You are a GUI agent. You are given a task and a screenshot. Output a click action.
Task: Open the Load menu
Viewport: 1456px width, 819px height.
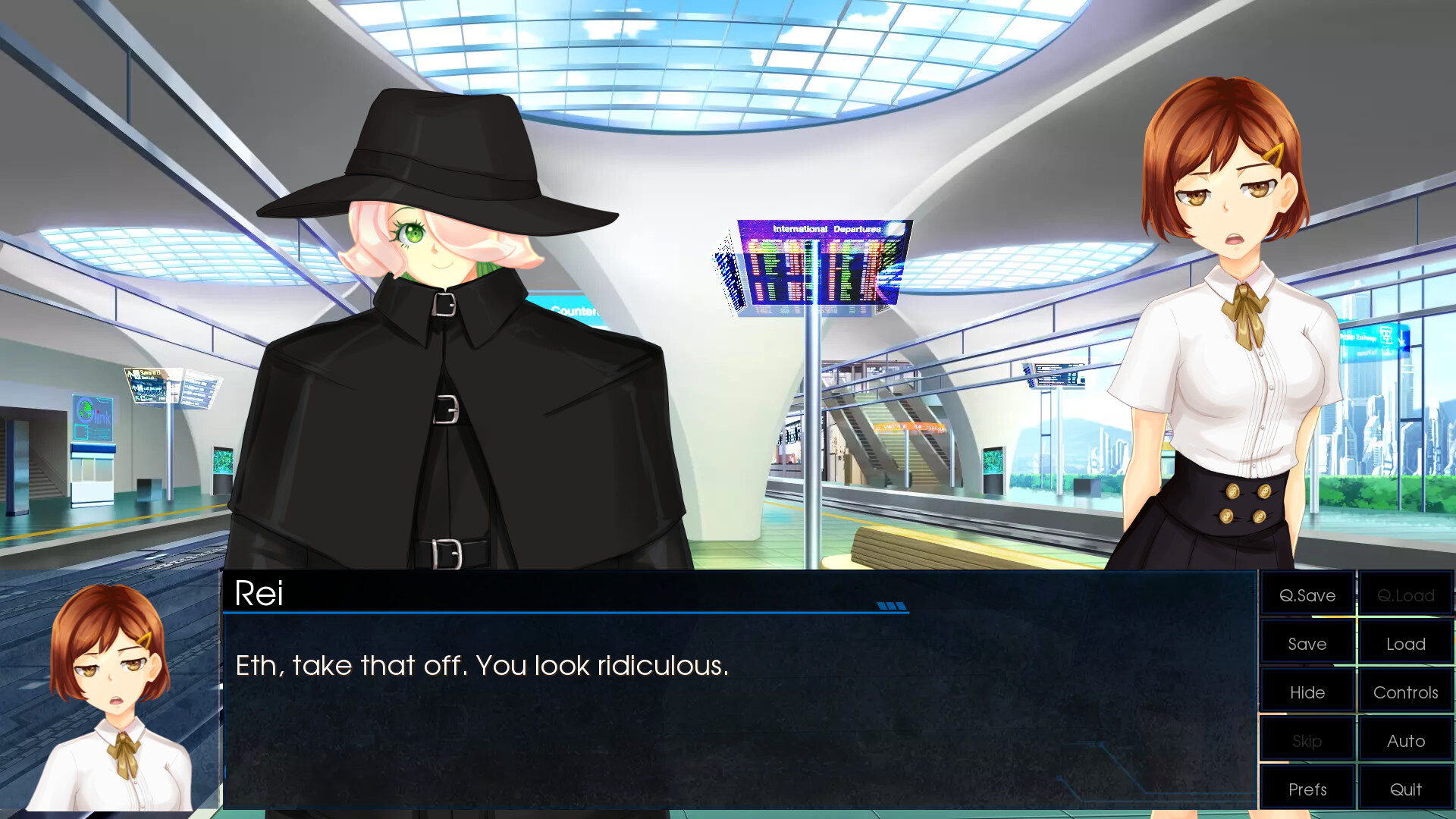click(1405, 643)
